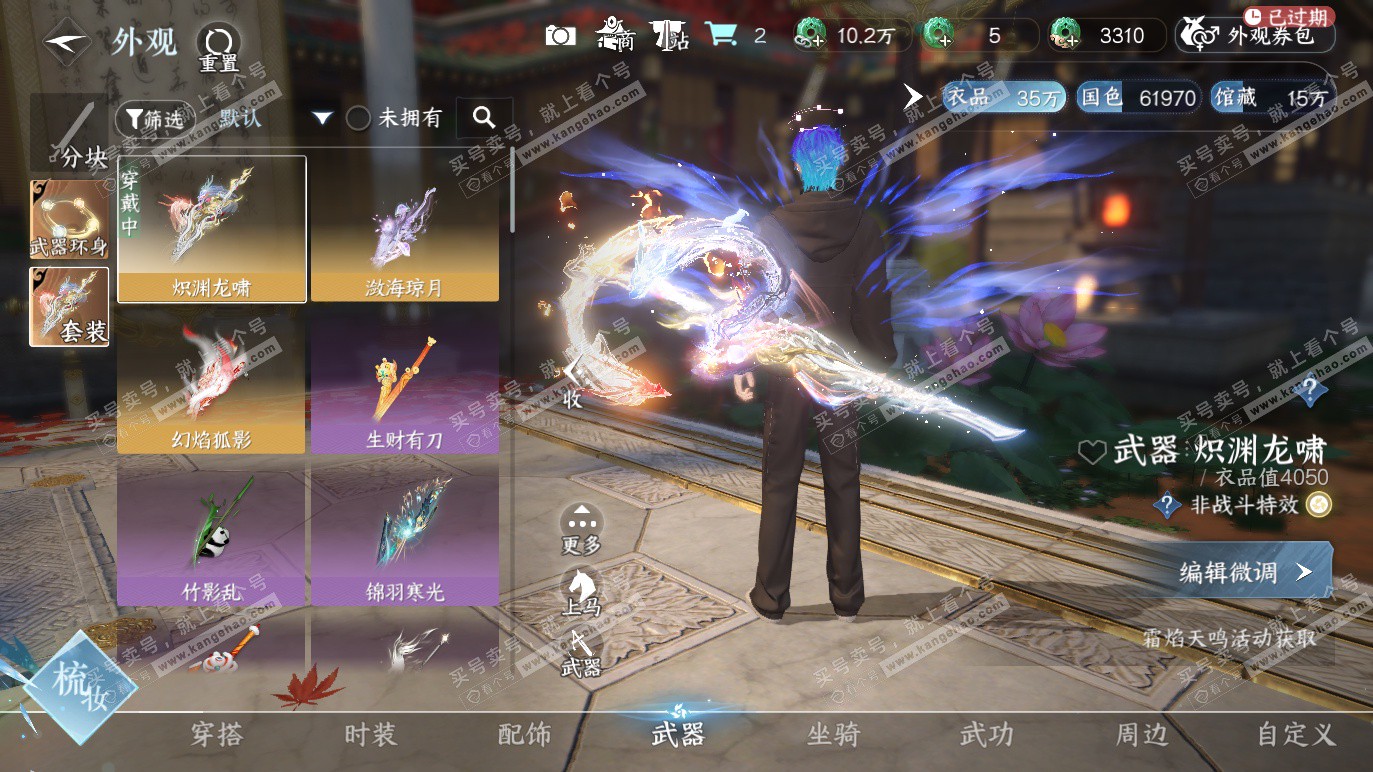
Task: Select the 炽渊龙啸 weapon tile
Action: click(212, 228)
